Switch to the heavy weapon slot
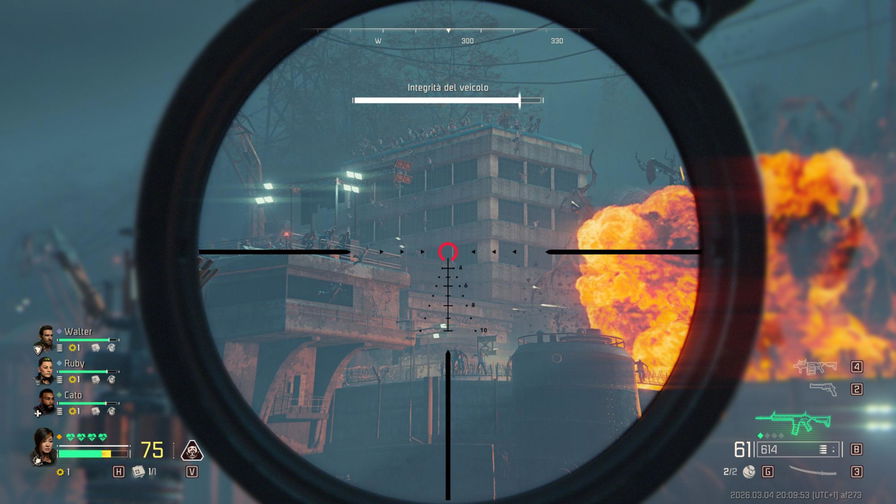The image size is (896, 504). click(x=814, y=367)
